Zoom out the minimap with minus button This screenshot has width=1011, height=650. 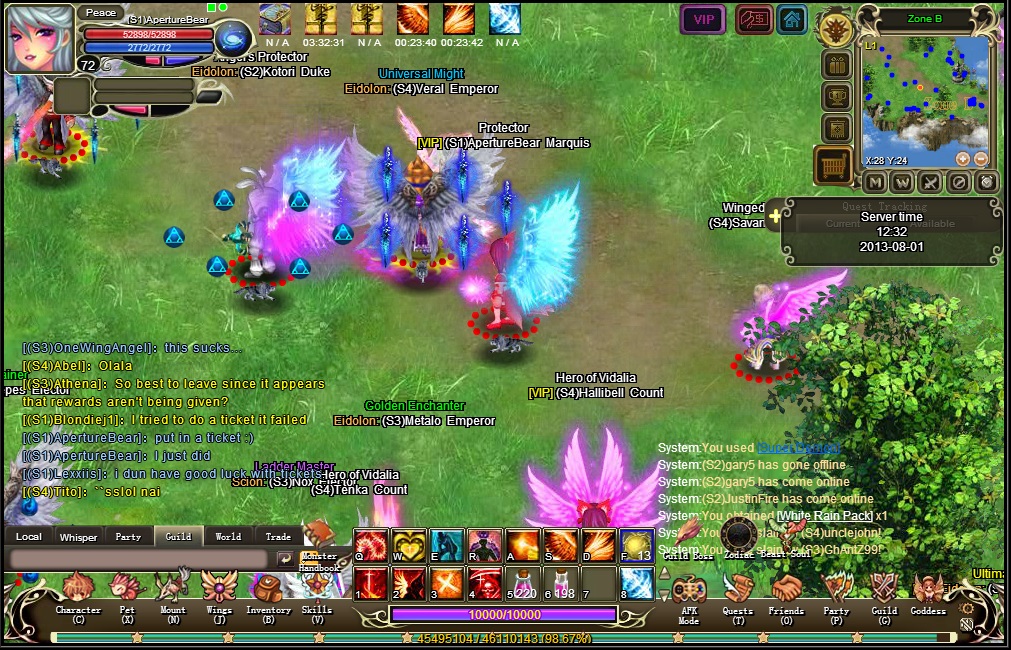coord(980,159)
